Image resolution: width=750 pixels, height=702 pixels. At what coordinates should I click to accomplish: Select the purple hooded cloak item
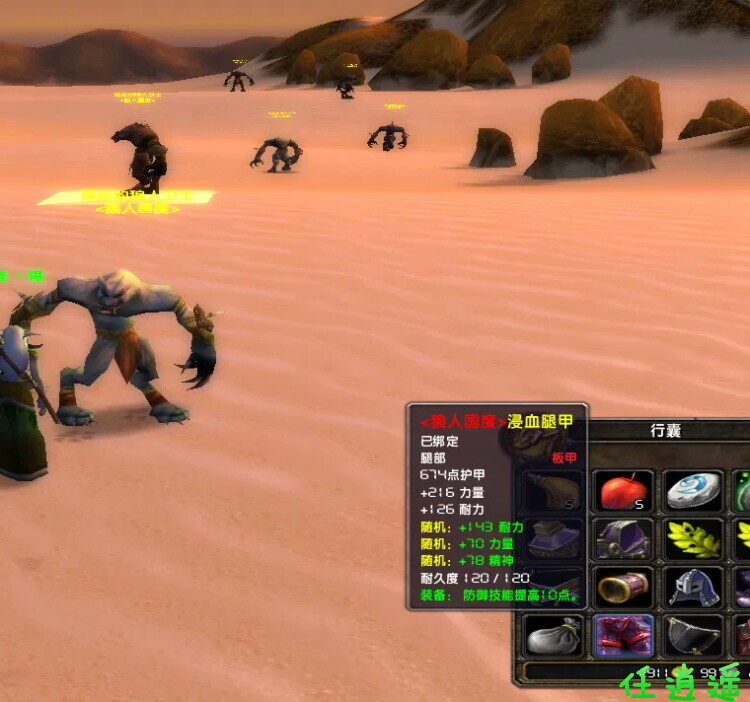pos(623,539)
